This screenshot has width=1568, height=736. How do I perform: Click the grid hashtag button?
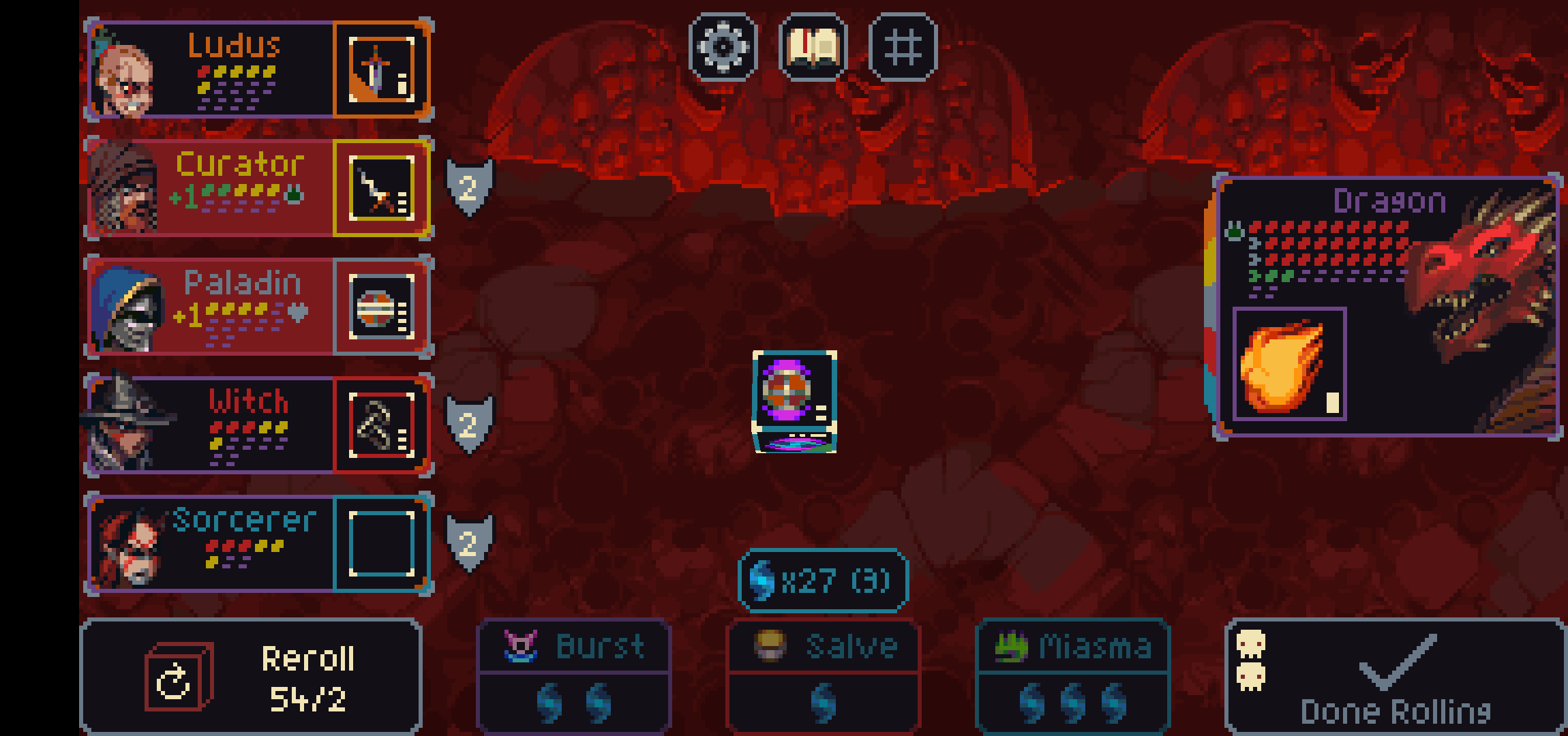903,46
